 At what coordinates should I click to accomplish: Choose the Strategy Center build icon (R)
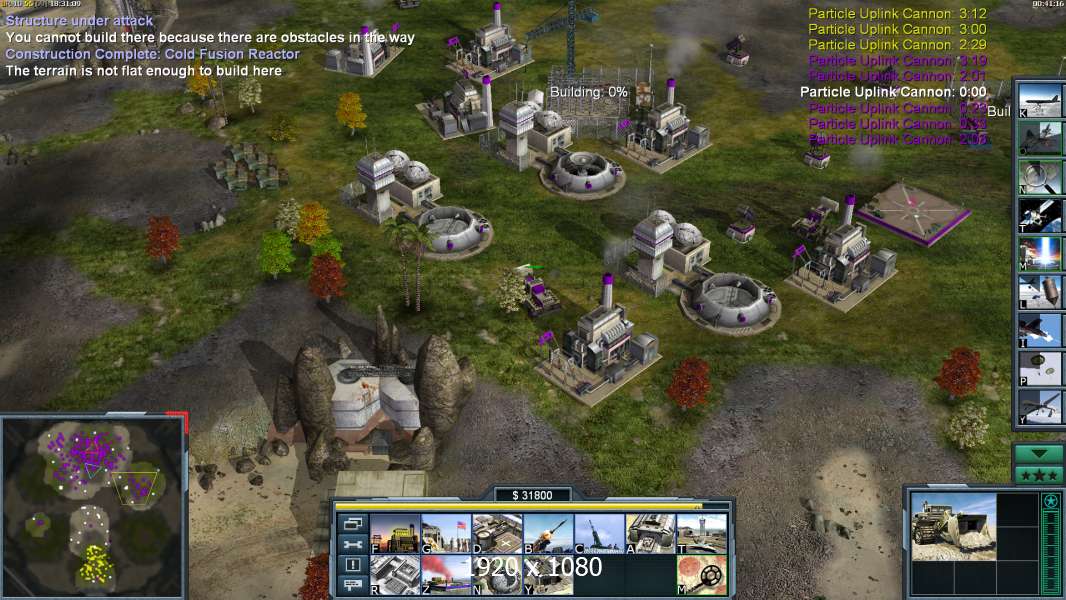pyautogui.click(x=395, y=574)
